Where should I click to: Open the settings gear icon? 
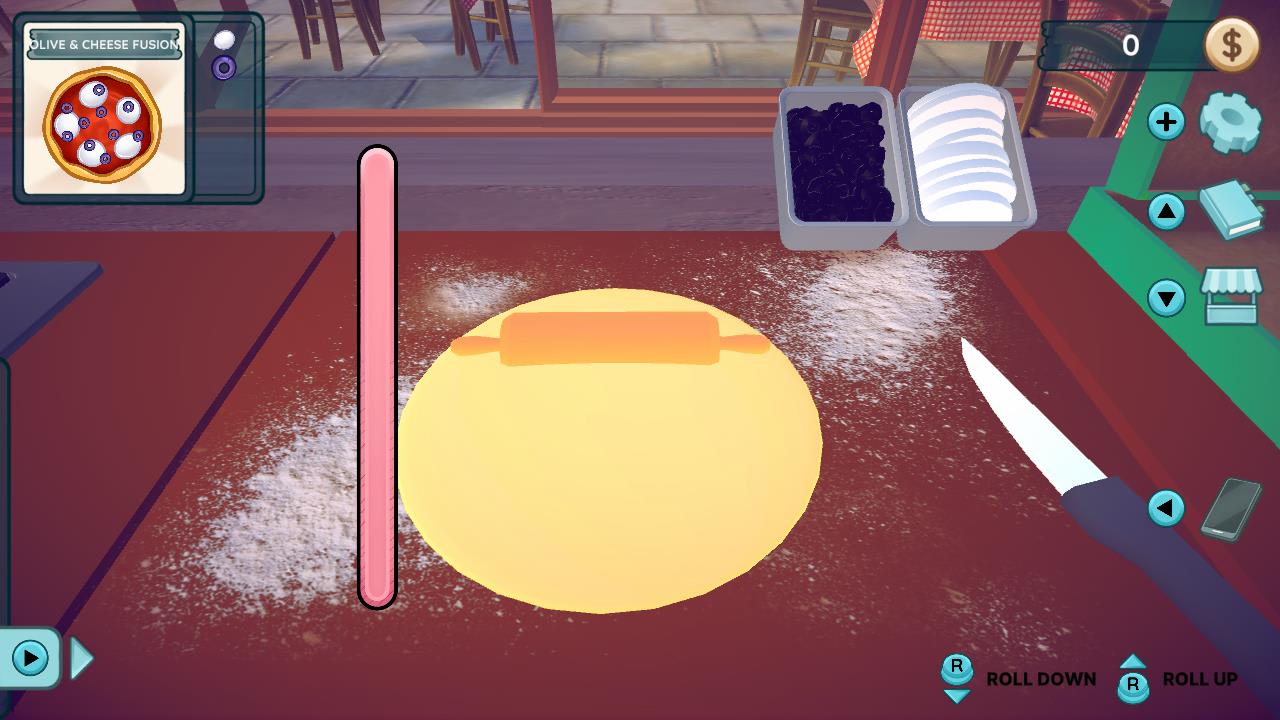(1232, 122)
